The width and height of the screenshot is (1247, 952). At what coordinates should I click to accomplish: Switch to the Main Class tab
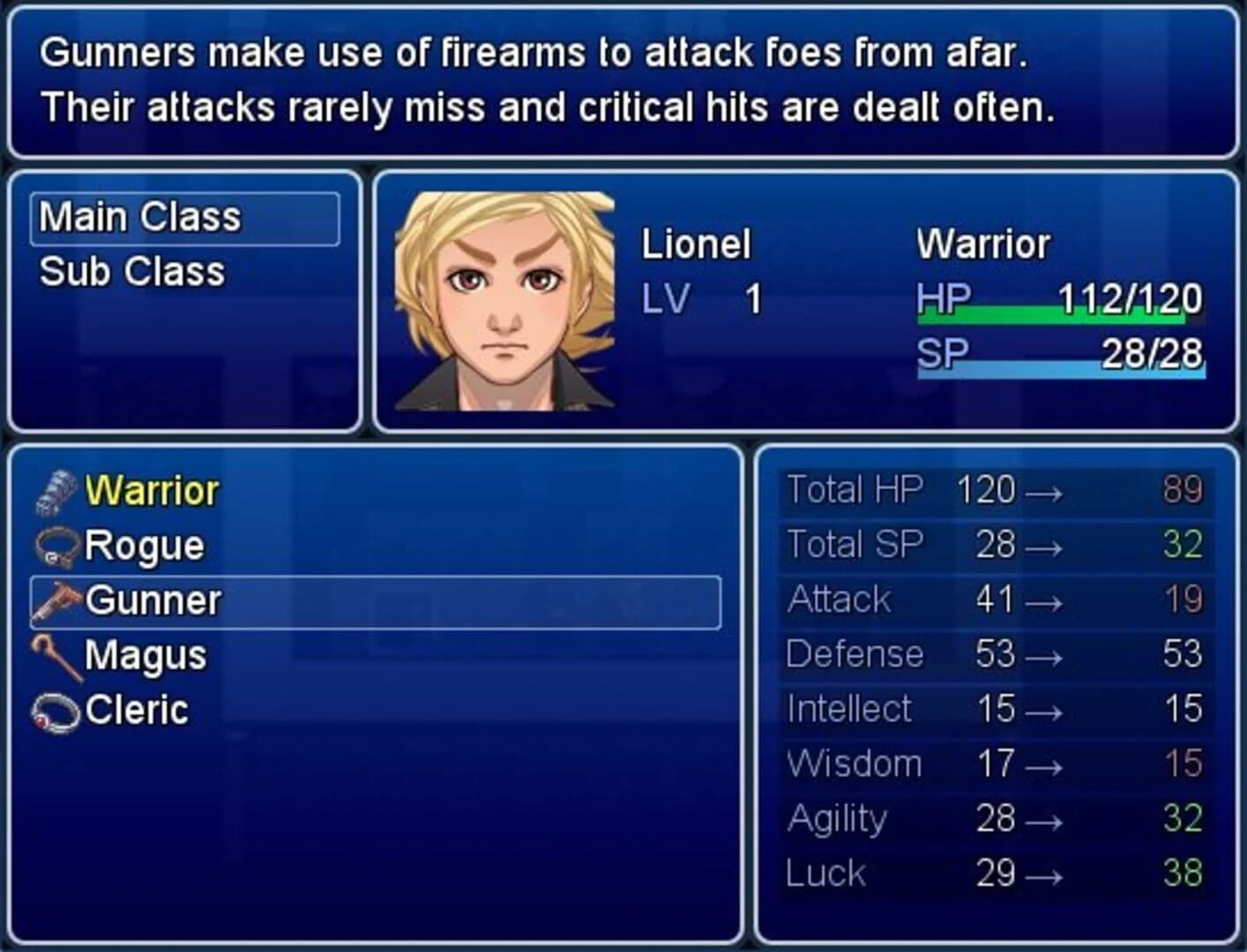(x=141, y=216)
